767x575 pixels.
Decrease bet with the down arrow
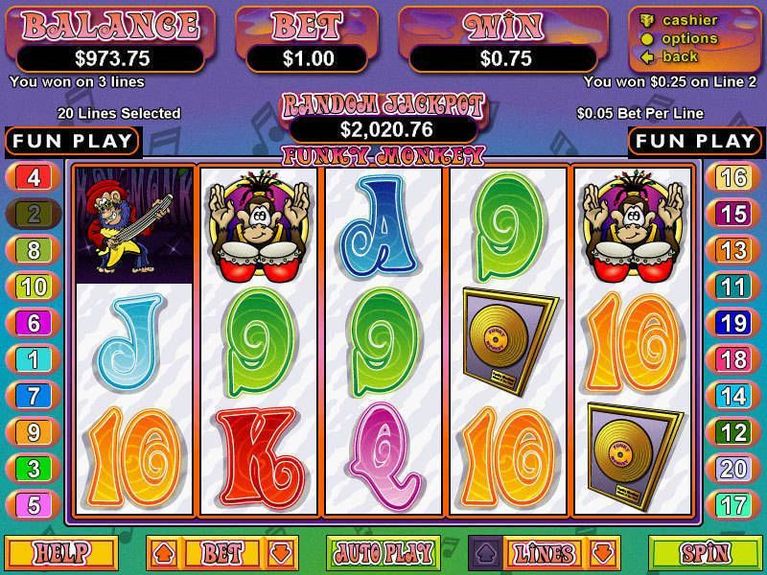[282, 552]
